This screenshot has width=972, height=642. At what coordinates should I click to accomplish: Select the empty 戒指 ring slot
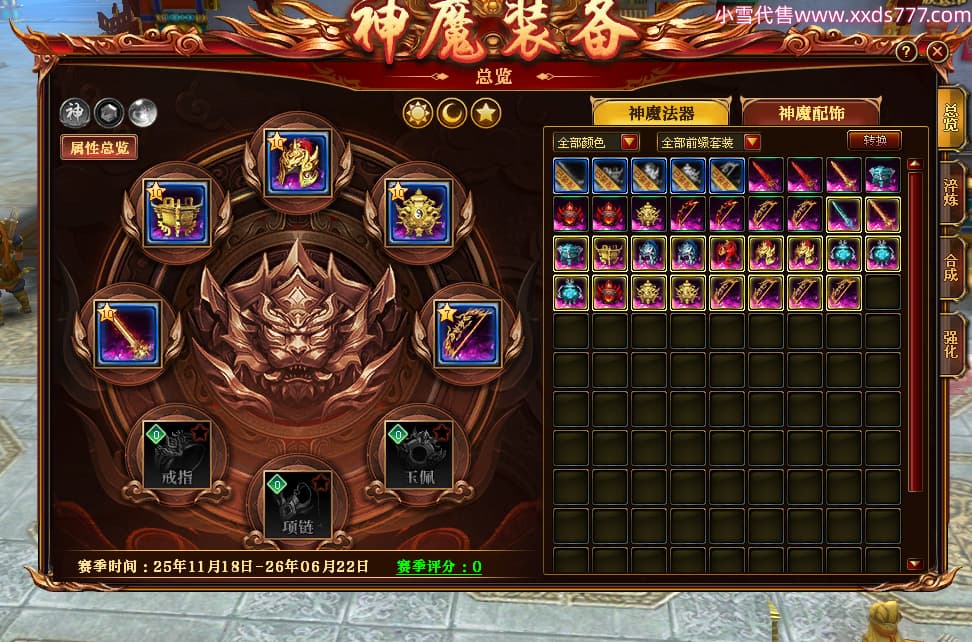176,454
